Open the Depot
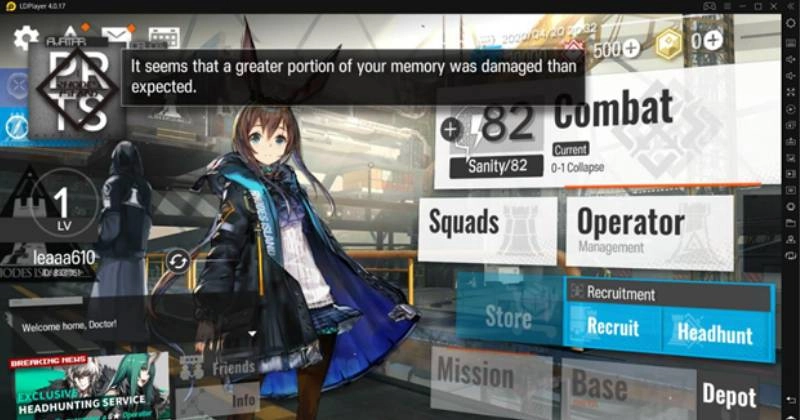This screenshot has width=800, height=420. click(x=728, y=394)
